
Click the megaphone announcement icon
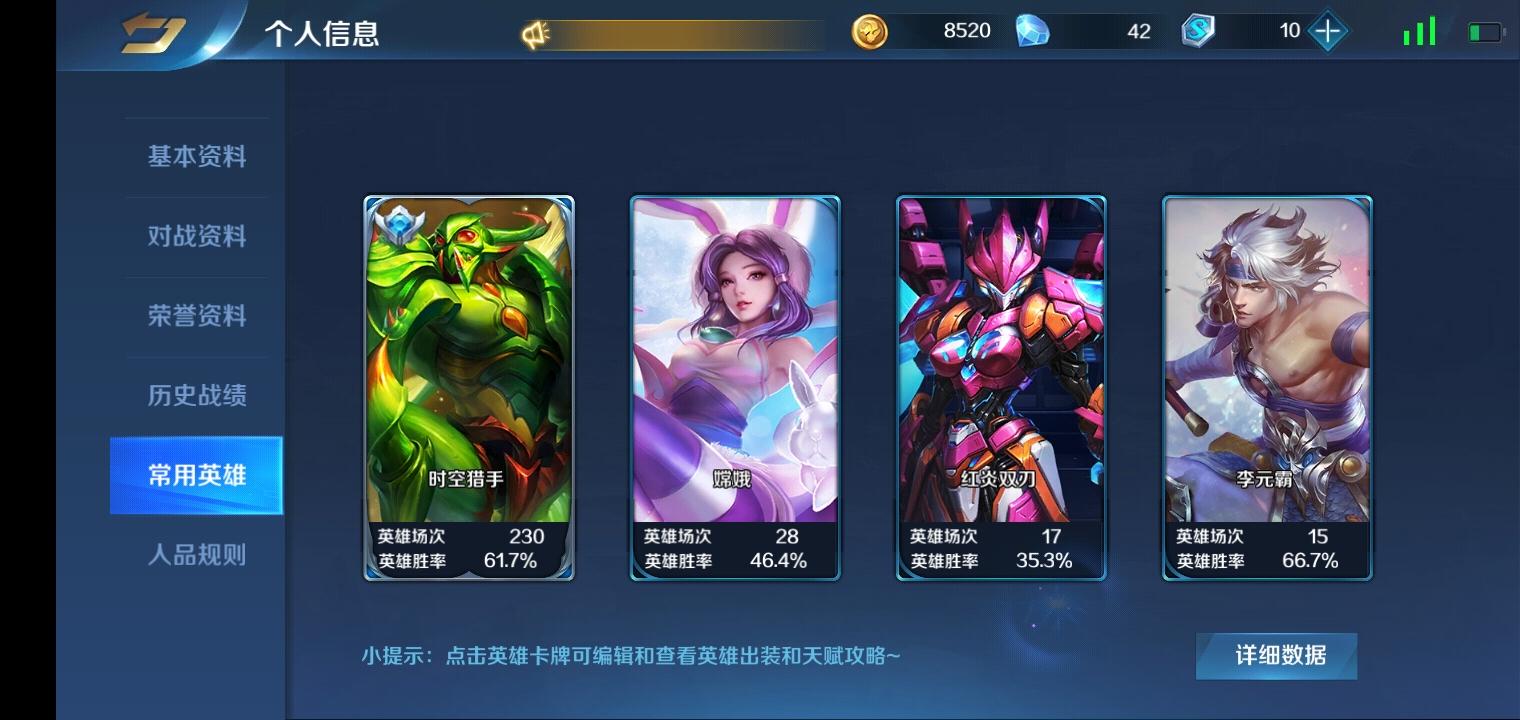pyautogui.click(x=535, y=30)
